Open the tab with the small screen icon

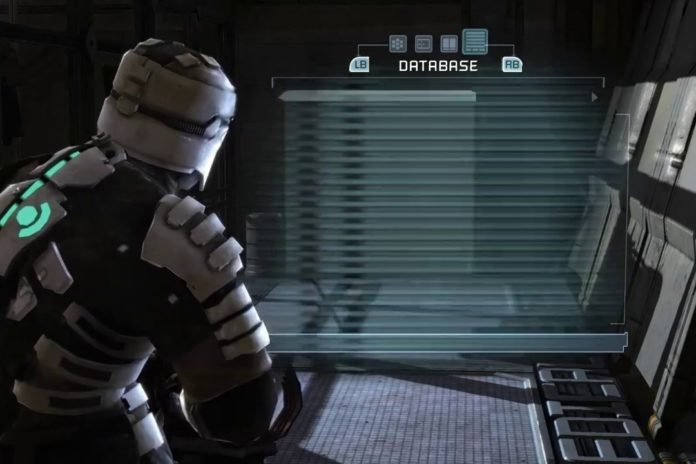coord(423,44)
